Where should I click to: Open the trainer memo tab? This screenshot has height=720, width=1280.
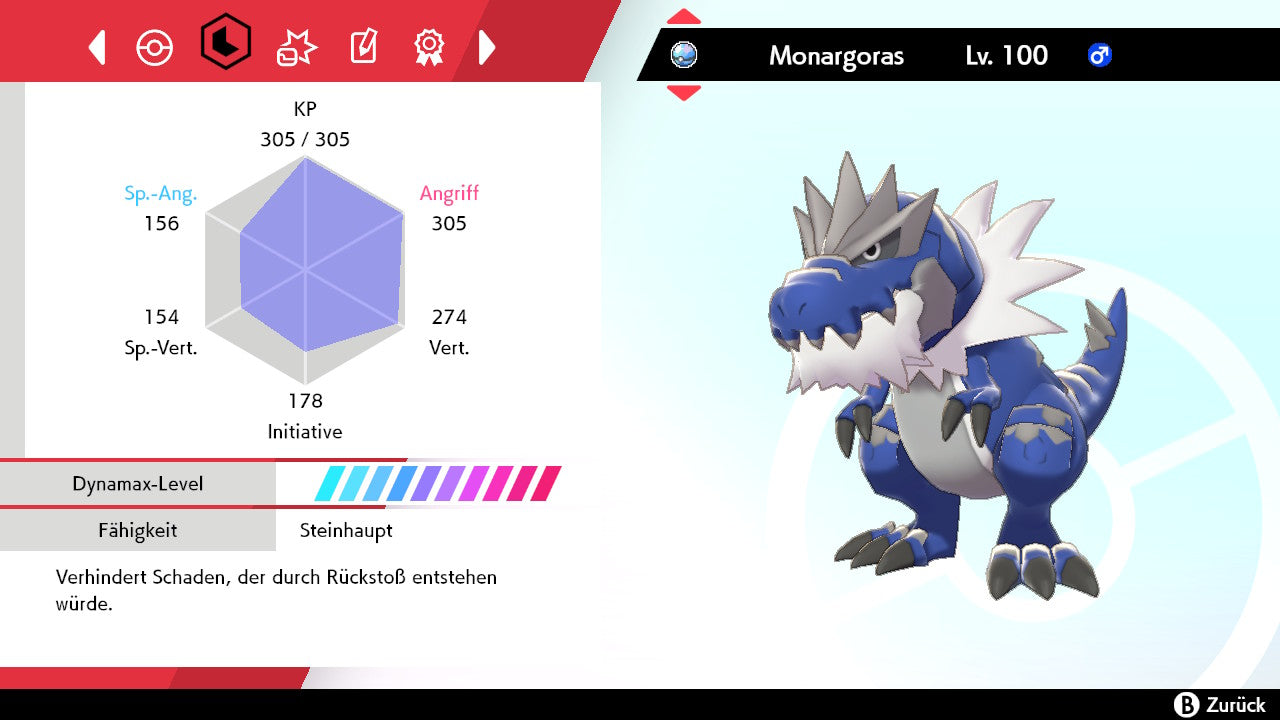362,47
